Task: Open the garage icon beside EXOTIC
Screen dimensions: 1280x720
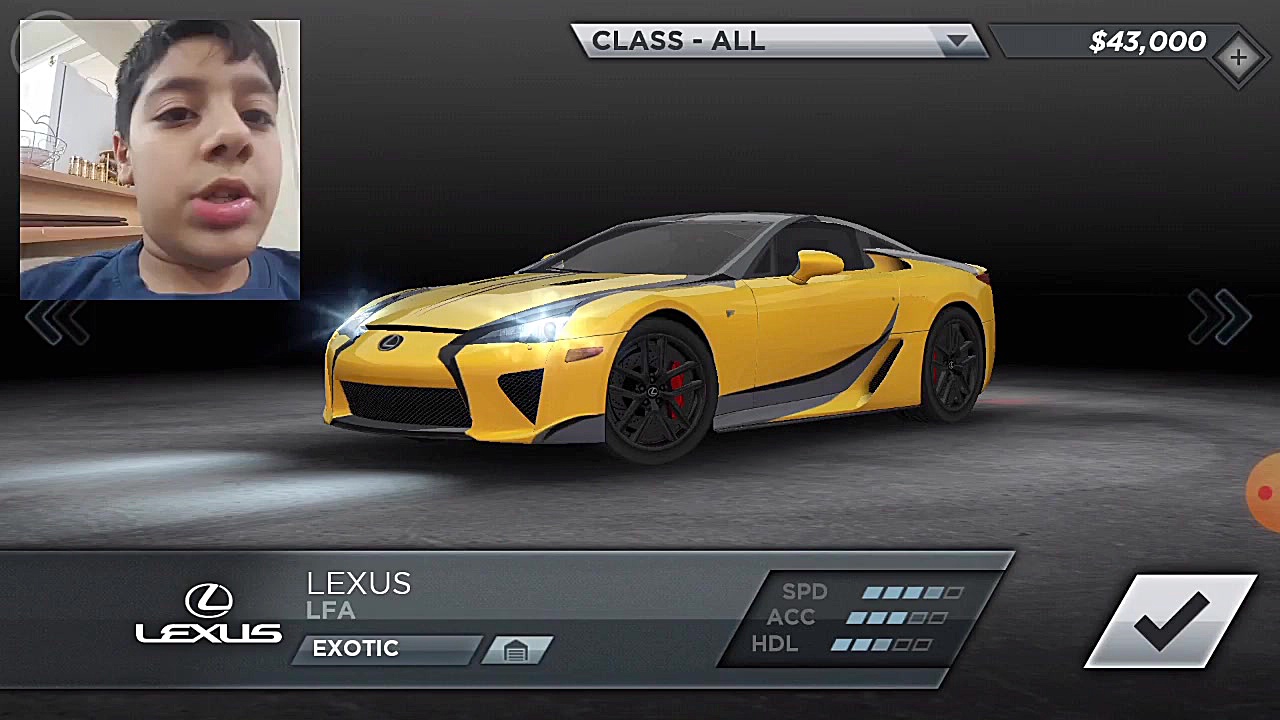Action: pyautogui.click(x=516, y=651)
